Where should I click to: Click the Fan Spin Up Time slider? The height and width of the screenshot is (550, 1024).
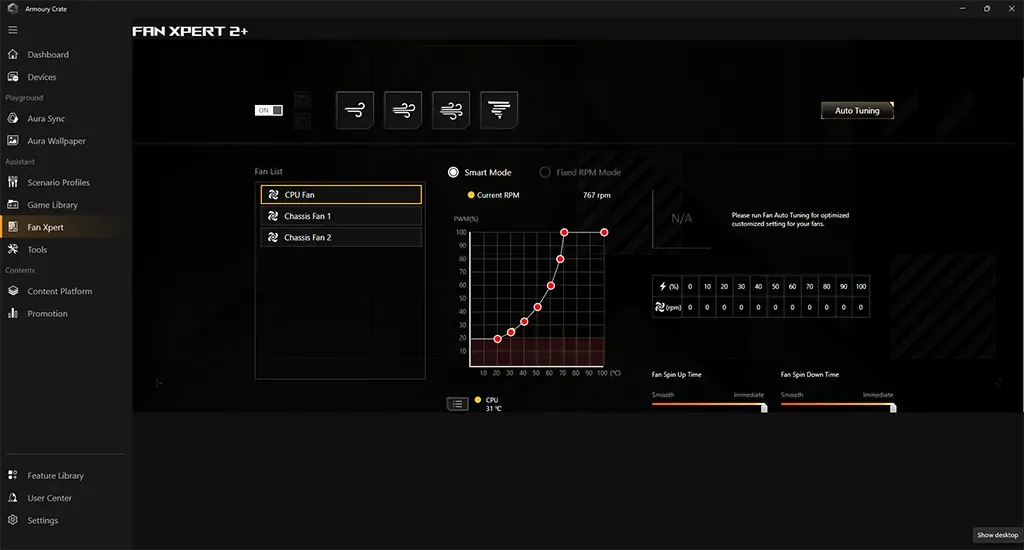point(708,405)
